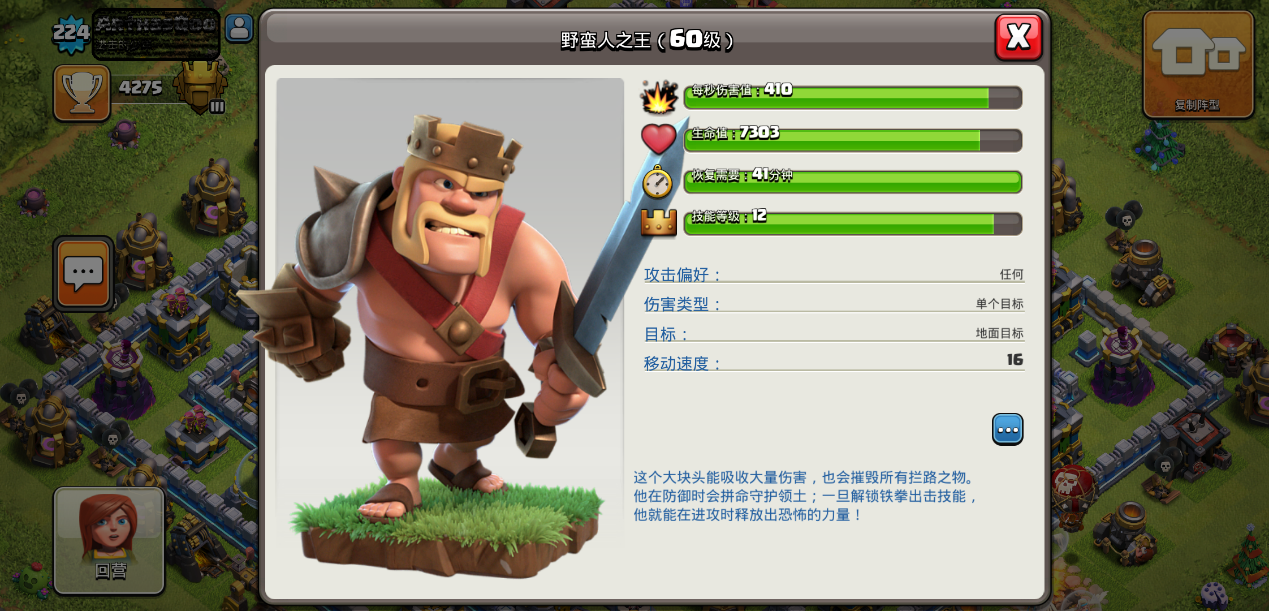
Task: Open the blue more-options ellipsis button
Action: 1007,429
